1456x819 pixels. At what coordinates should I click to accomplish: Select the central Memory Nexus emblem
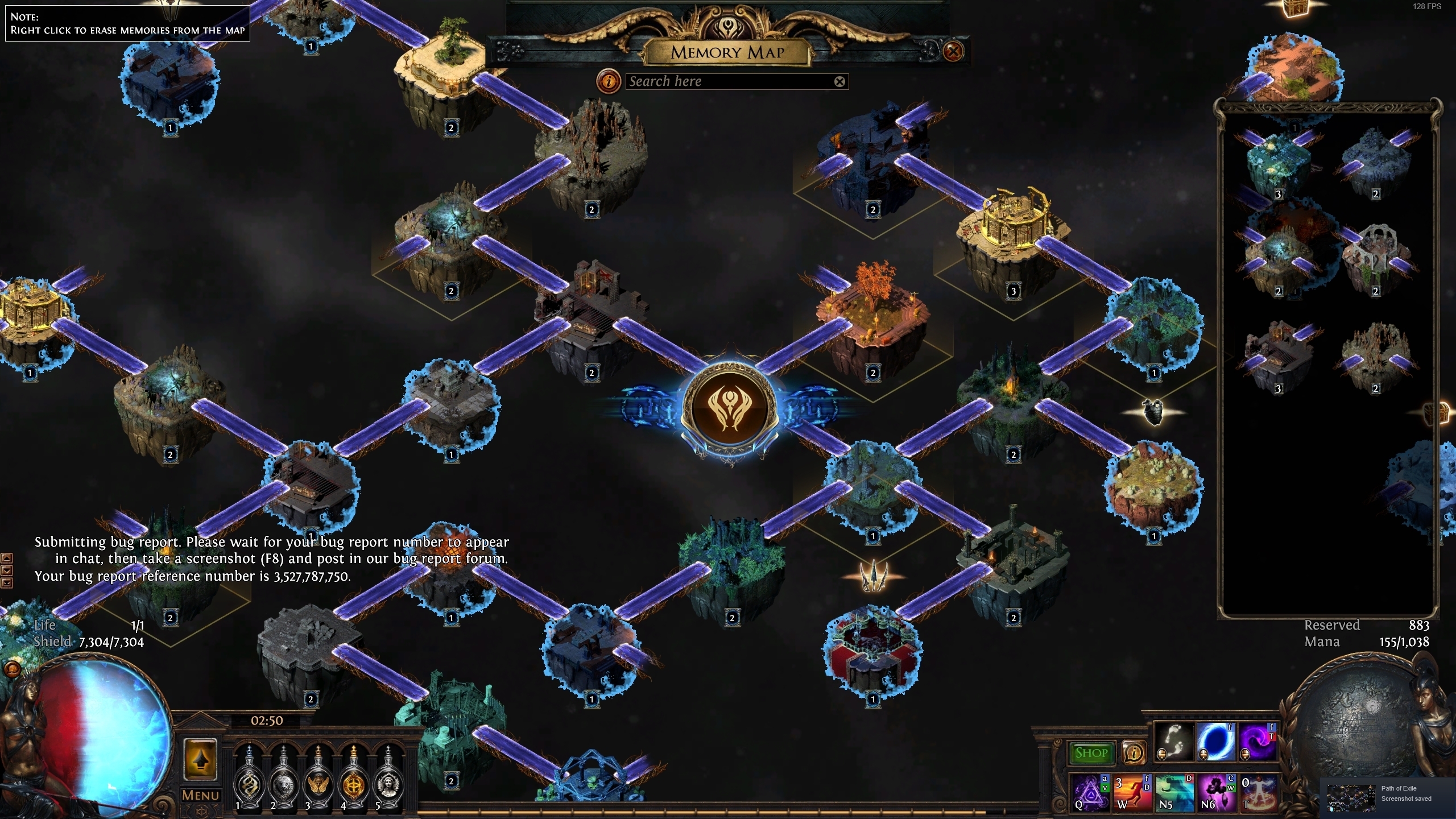[x=729, y=406]
